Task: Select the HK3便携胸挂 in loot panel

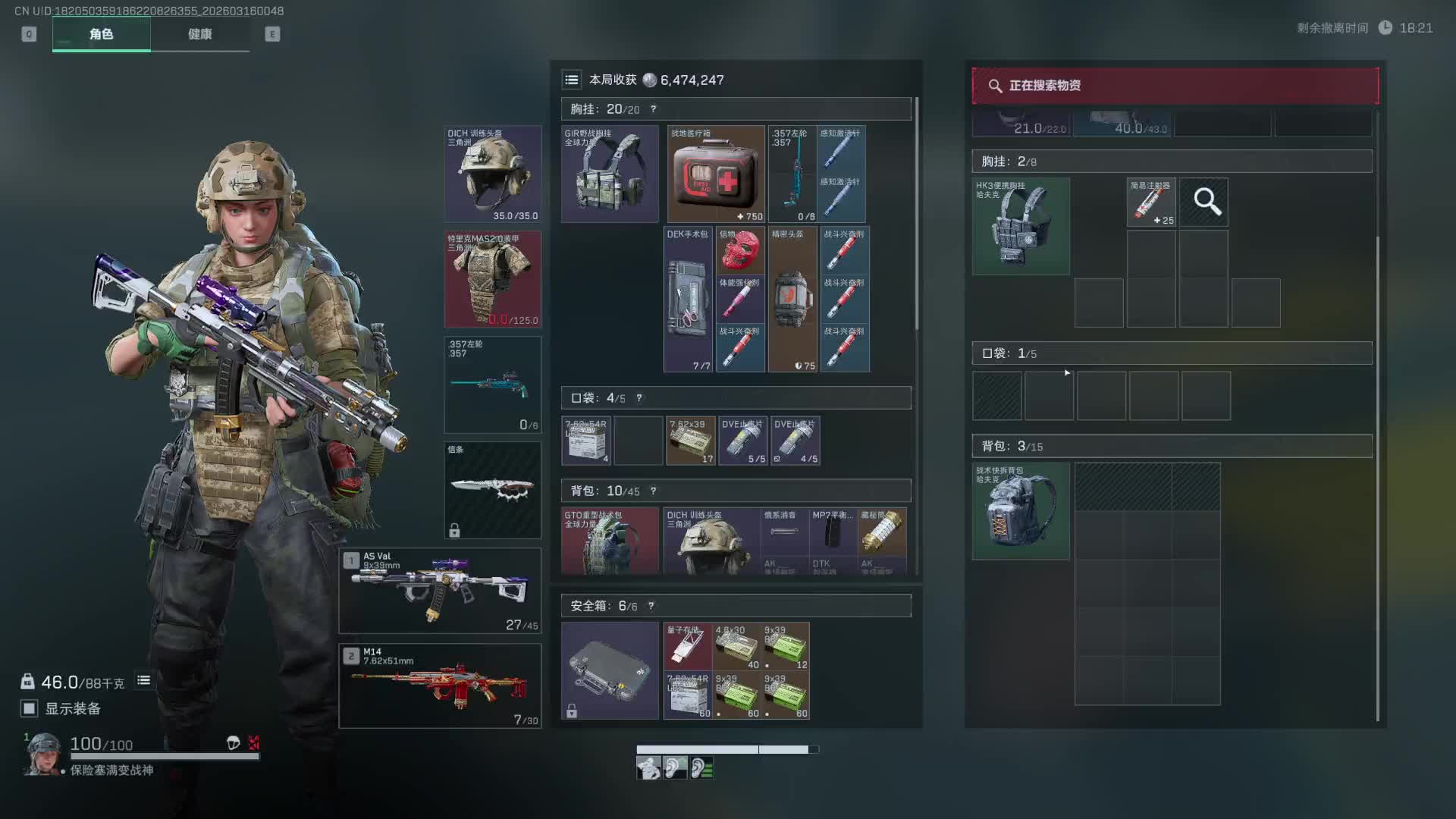Action: pyautogui.click(x=1021, y=226)
